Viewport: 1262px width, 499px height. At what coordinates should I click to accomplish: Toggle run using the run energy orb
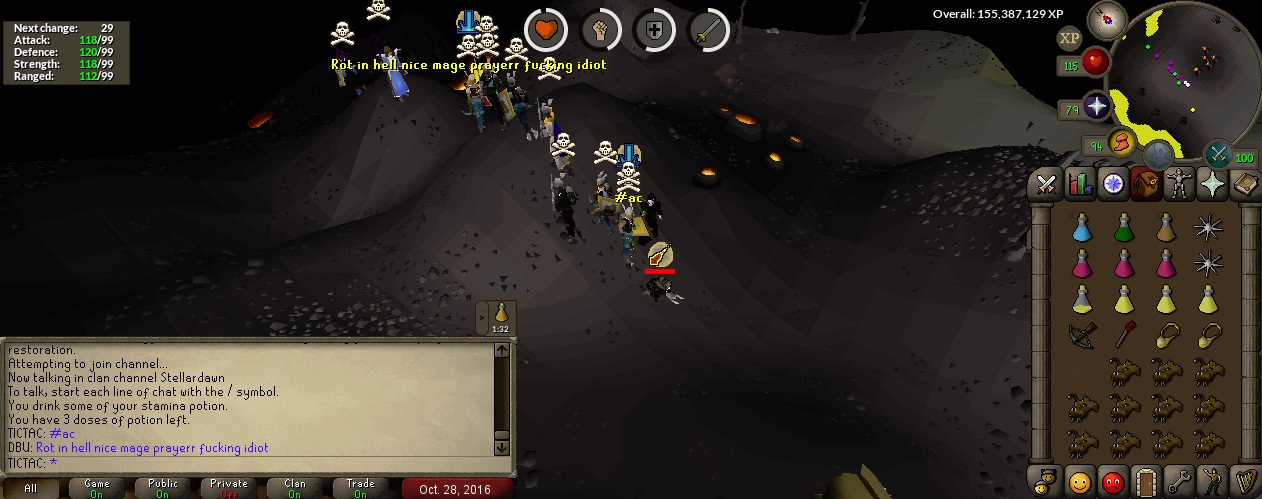coord(1122,143)
